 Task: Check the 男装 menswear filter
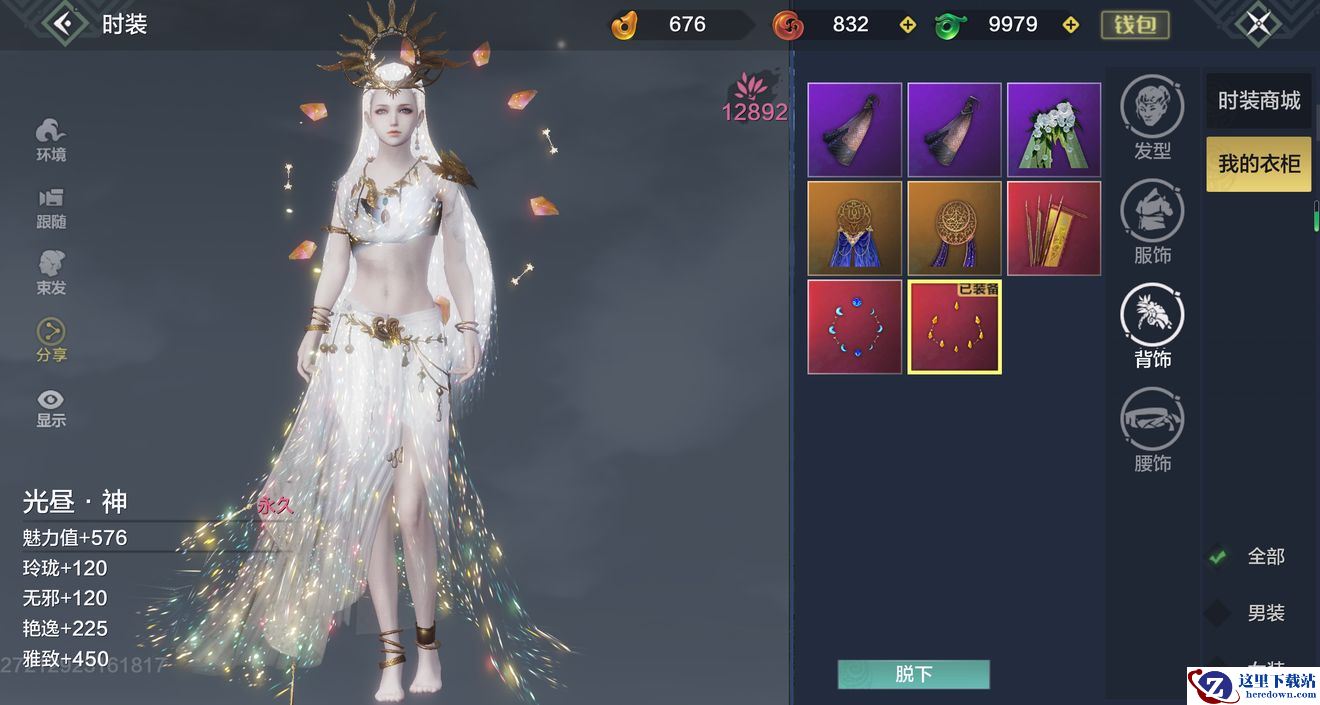pos(1218,613)
